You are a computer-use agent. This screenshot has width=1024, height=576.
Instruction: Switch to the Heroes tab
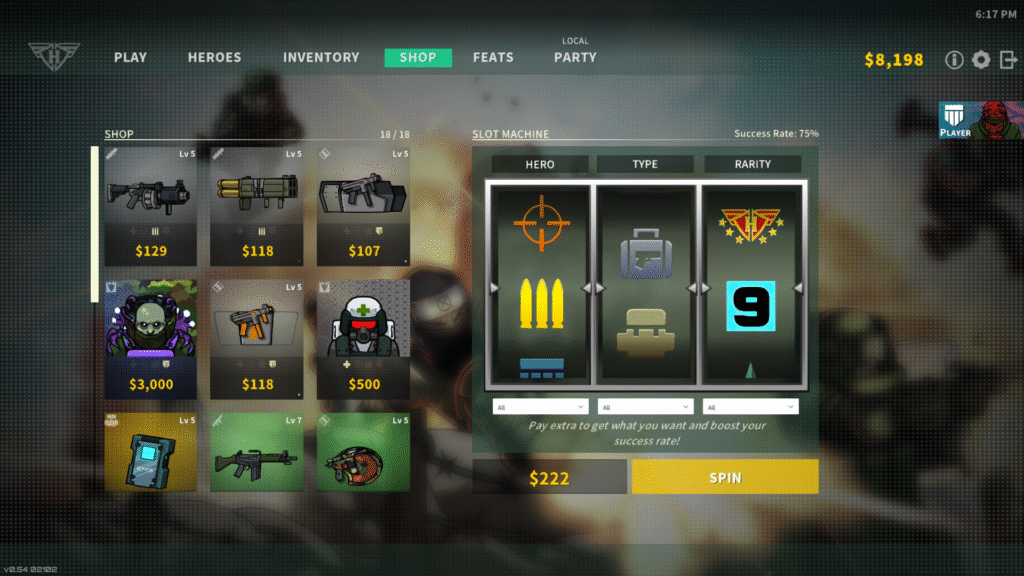[214, 58]
